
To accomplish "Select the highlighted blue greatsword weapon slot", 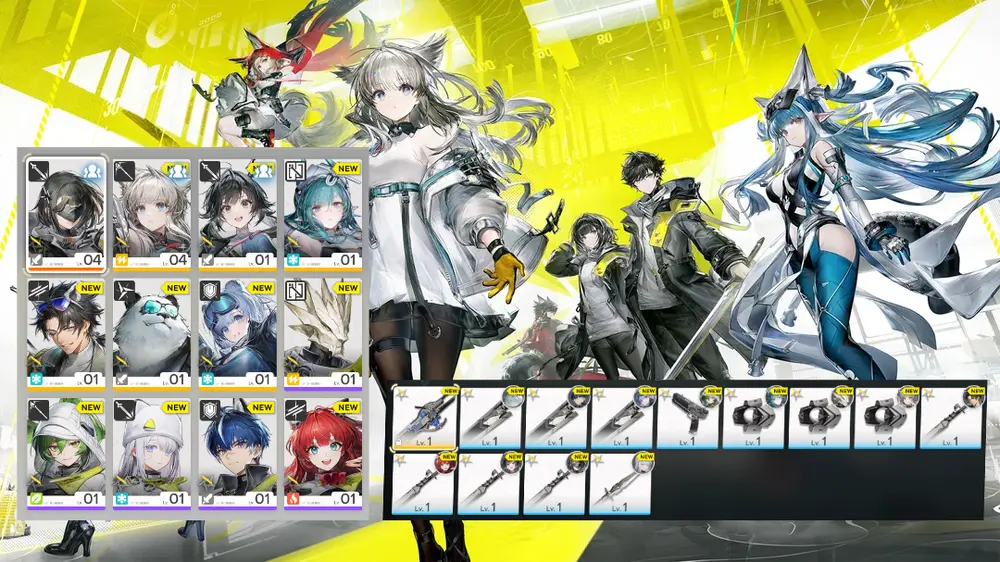I will (x=424, y=417).
